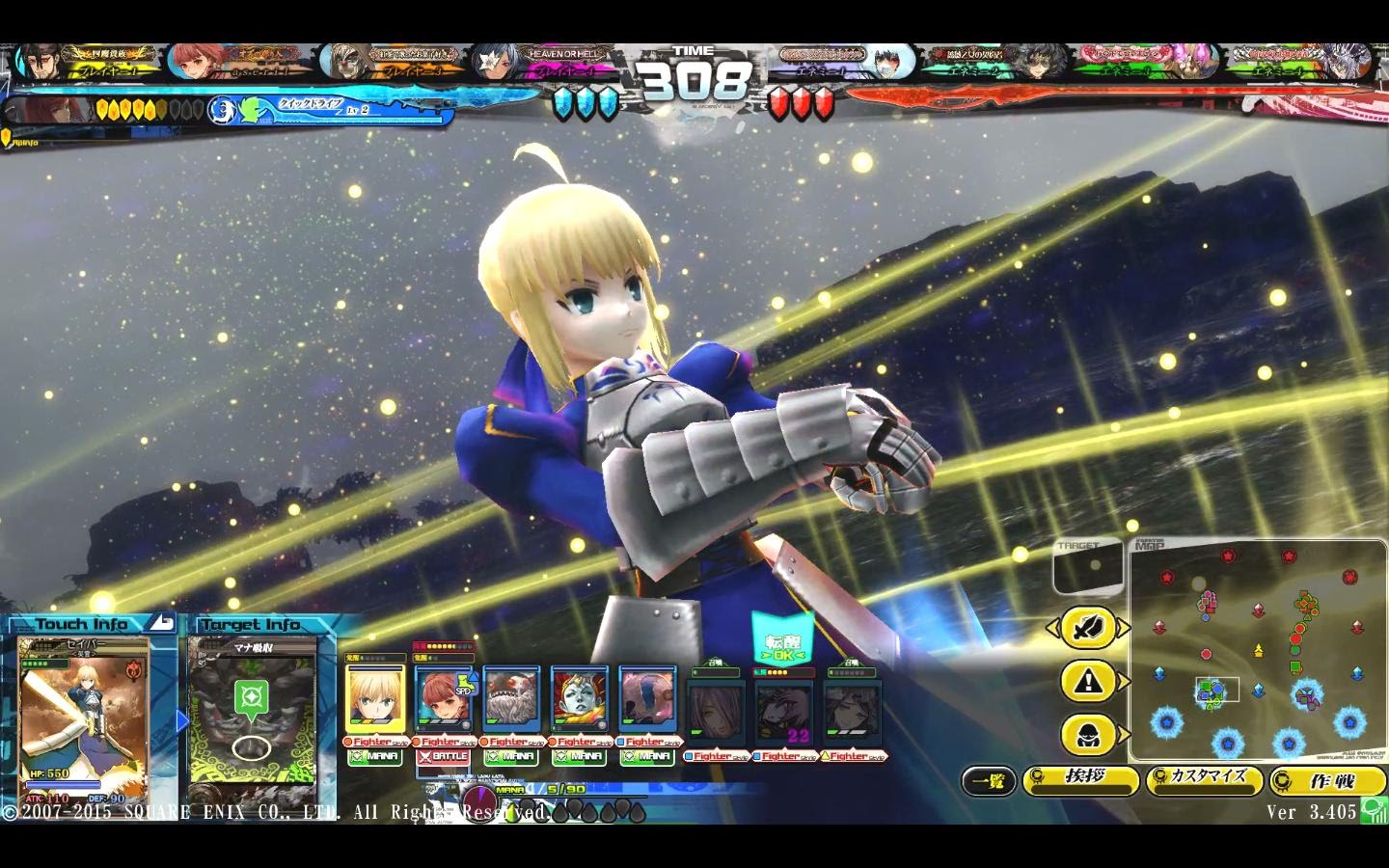The image size is (1389, 868).
Task: Toggle the BATTLE mode button
Action: coord(444,757)
